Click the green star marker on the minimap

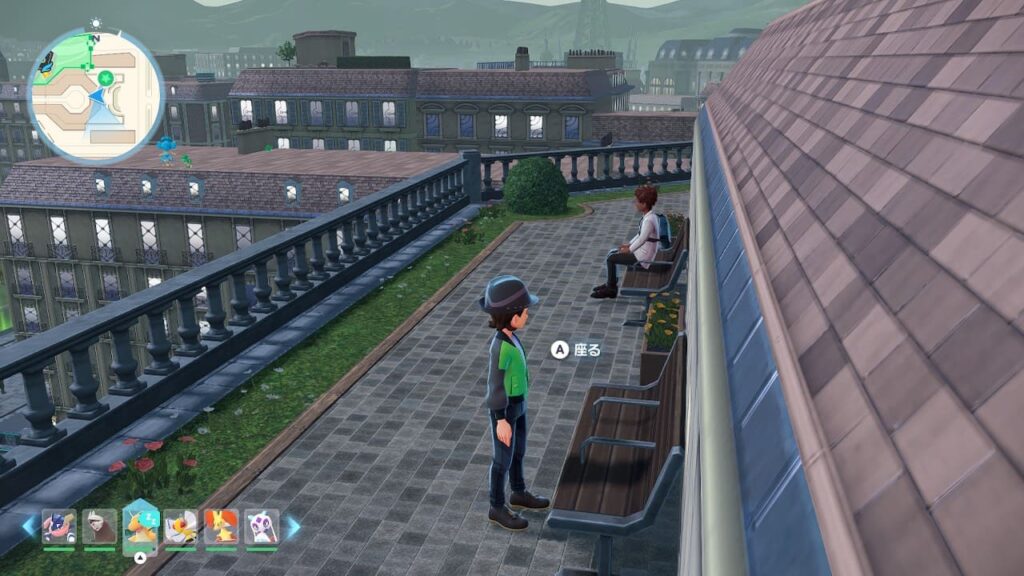tap(106, 77)
